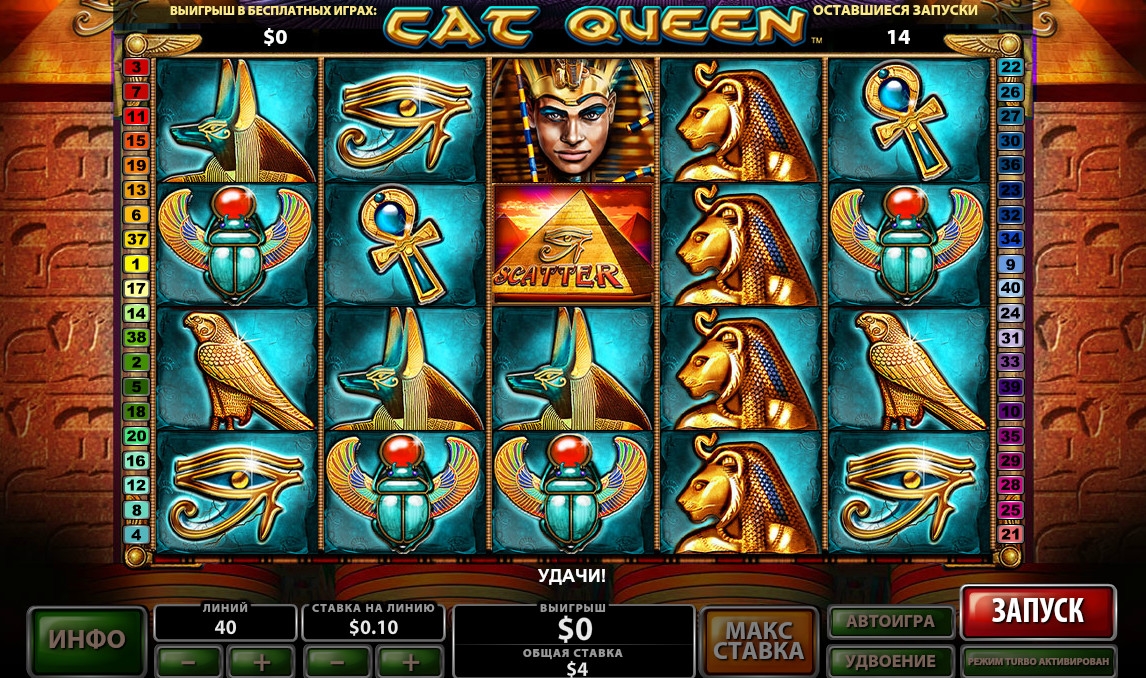Open the ИНФО paytable screen
The image size is (1146, 678).
tap(87, 640)
